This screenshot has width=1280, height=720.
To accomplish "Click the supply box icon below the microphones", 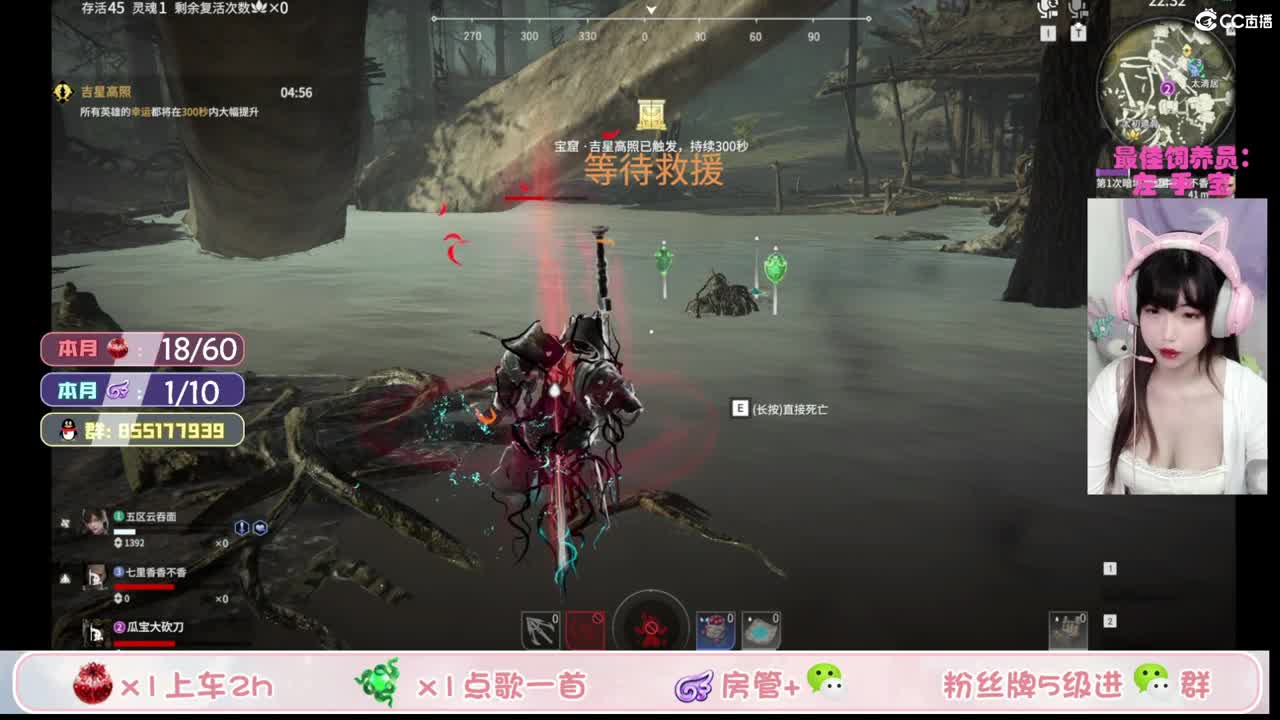I will (x=1078, y=33).
